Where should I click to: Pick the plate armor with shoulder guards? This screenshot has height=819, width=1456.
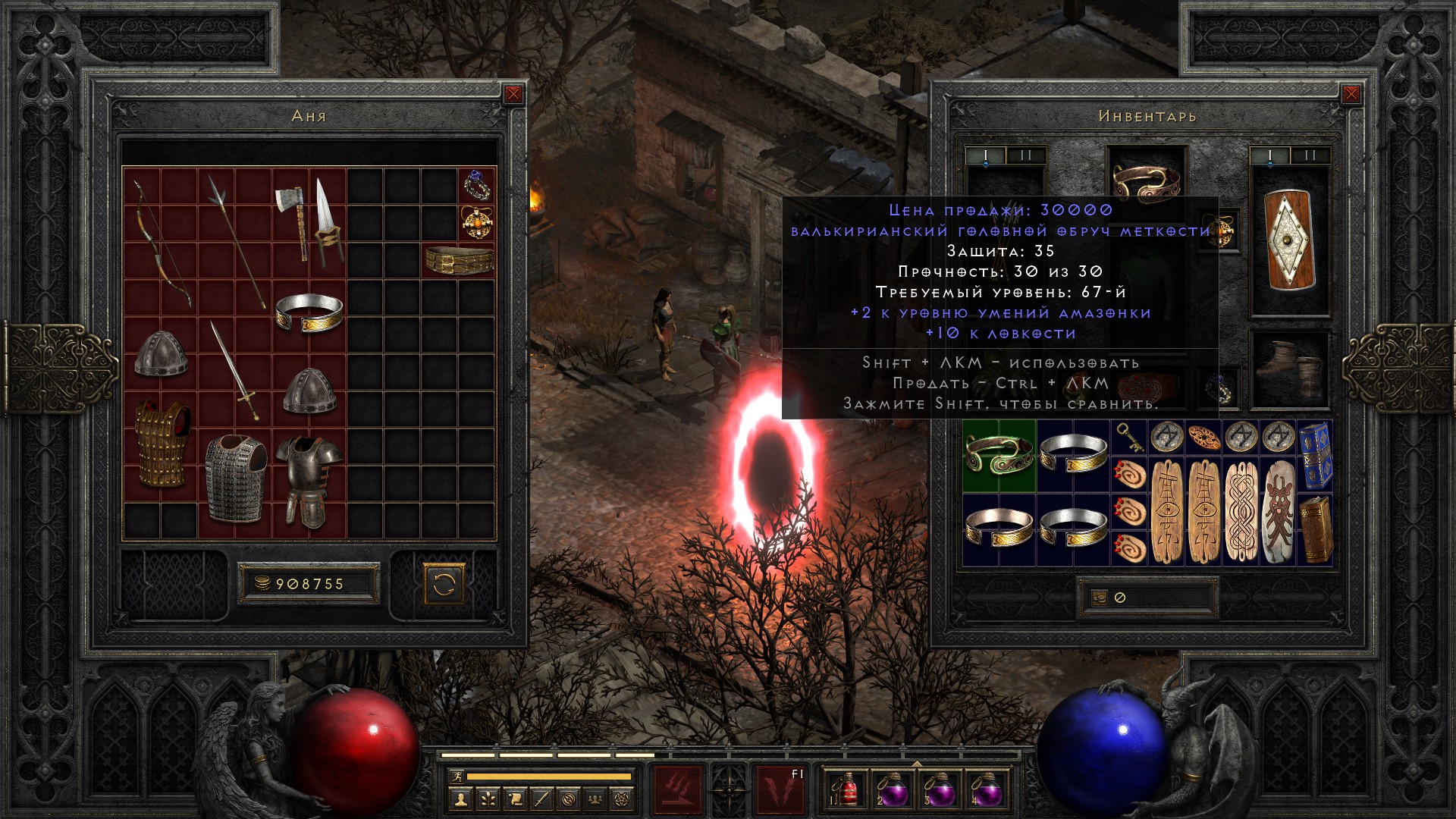[x=309, y=482]
